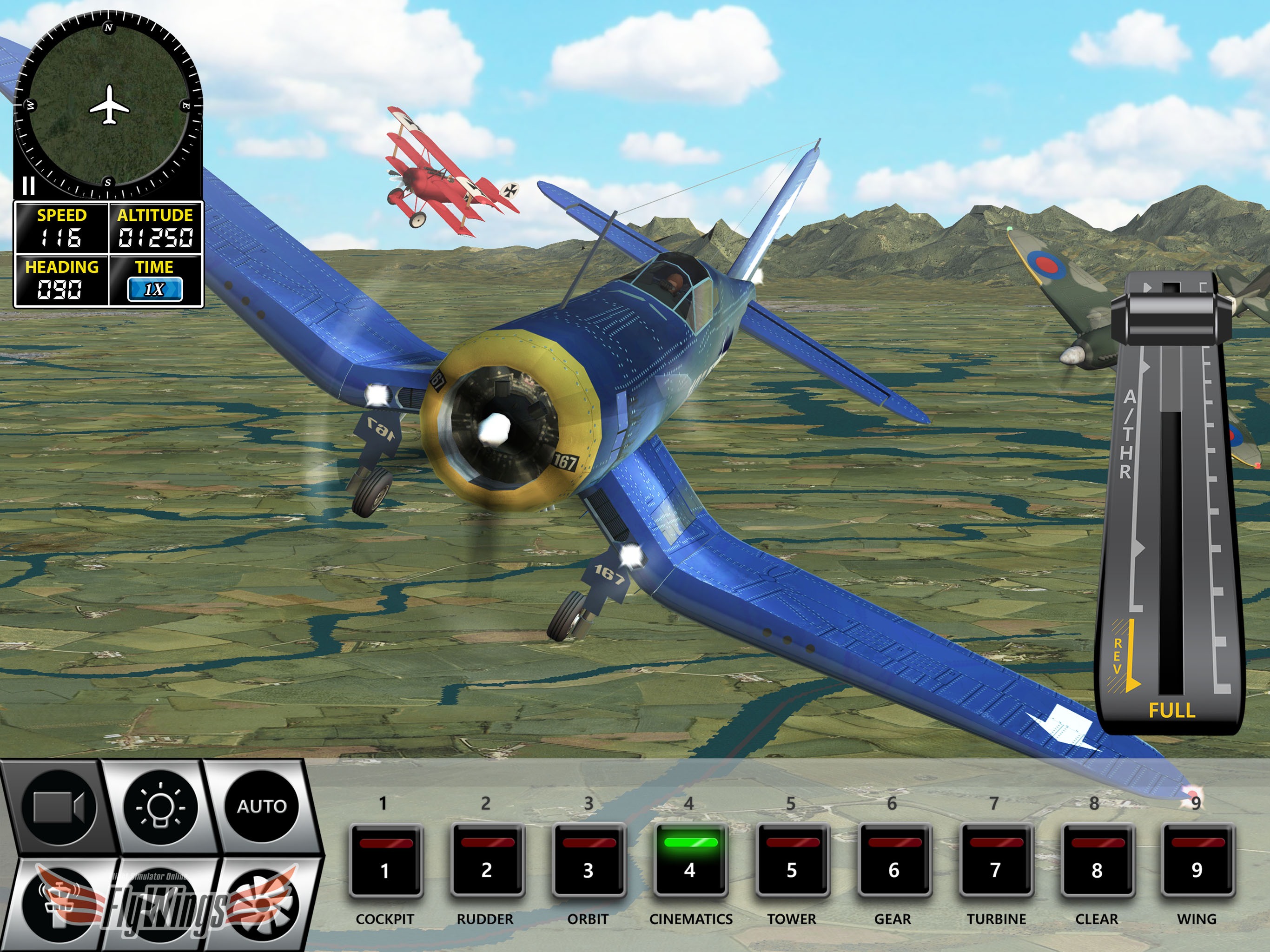Image resolution: width=1270 pixels, height=952 pixels.
Task: Set throttle to FULL label
Action: 1171,711
